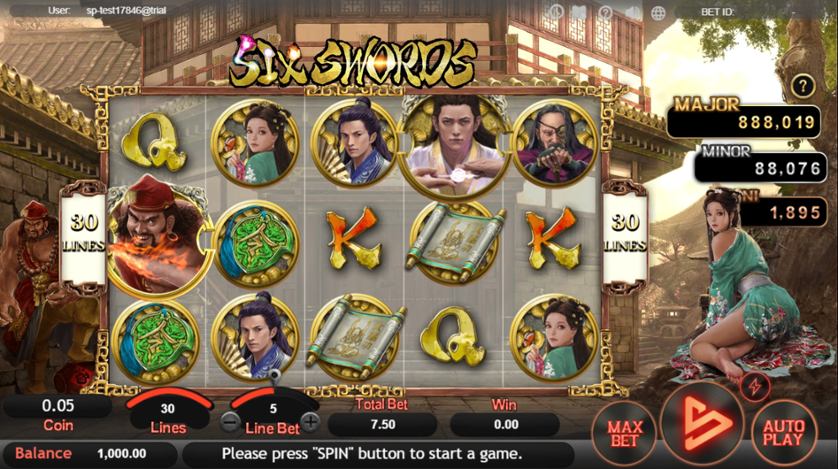This screenshot has height=469, width=838.
Task: Toggle sound with the speaker icon
Action: pyautogui.click(x=632, y=14)
